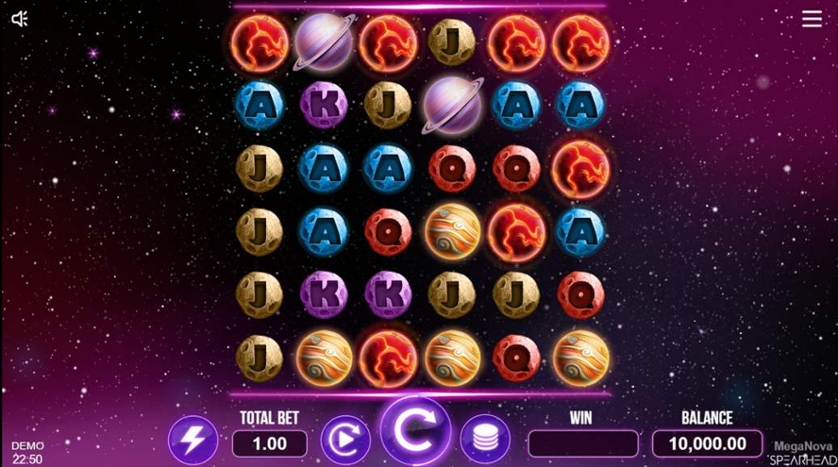Start autoplay with the play-arrow button
Screen dimensions: 838x467
click(345, 441)
